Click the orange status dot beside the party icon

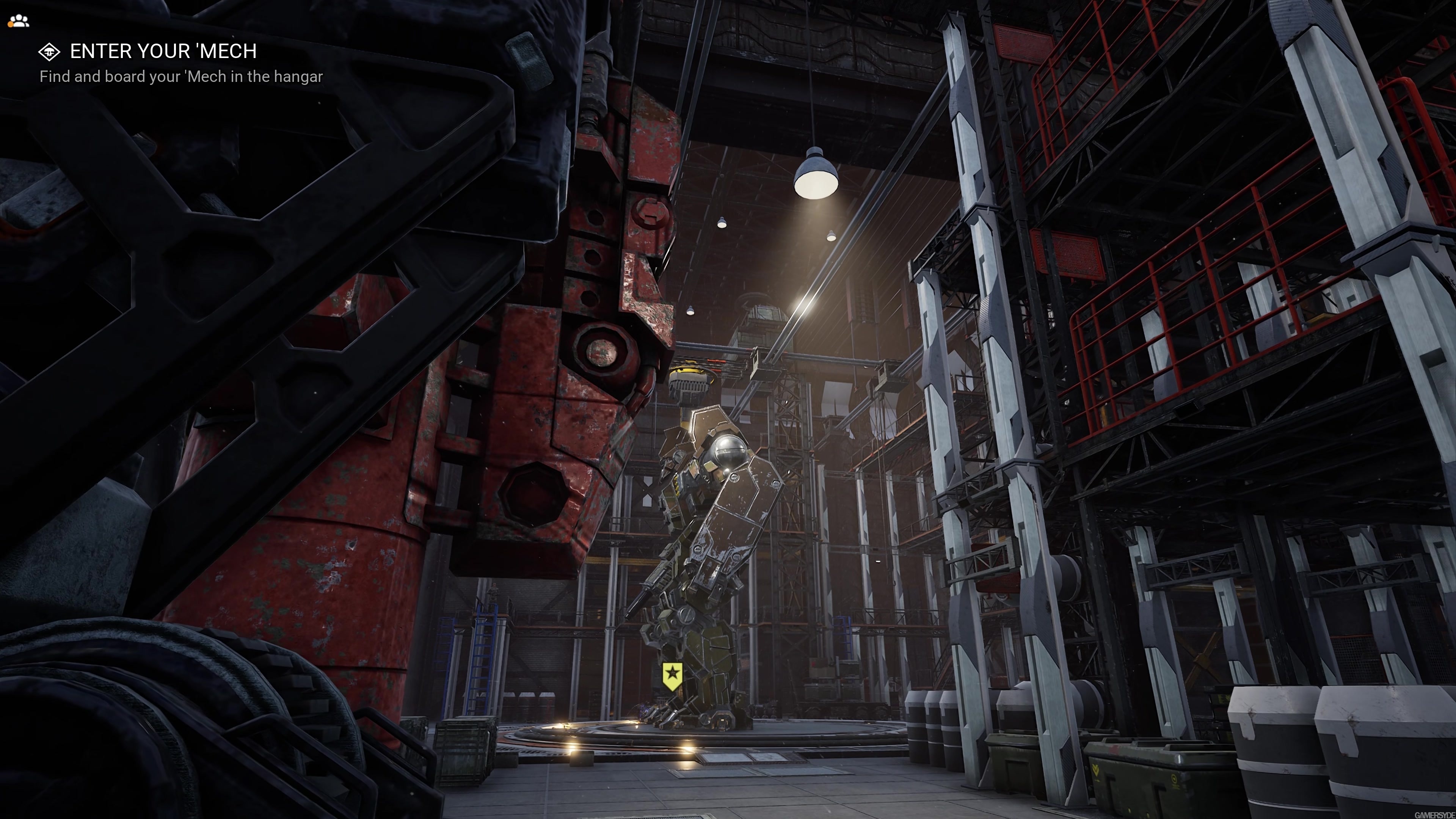(x=11, y=25)
